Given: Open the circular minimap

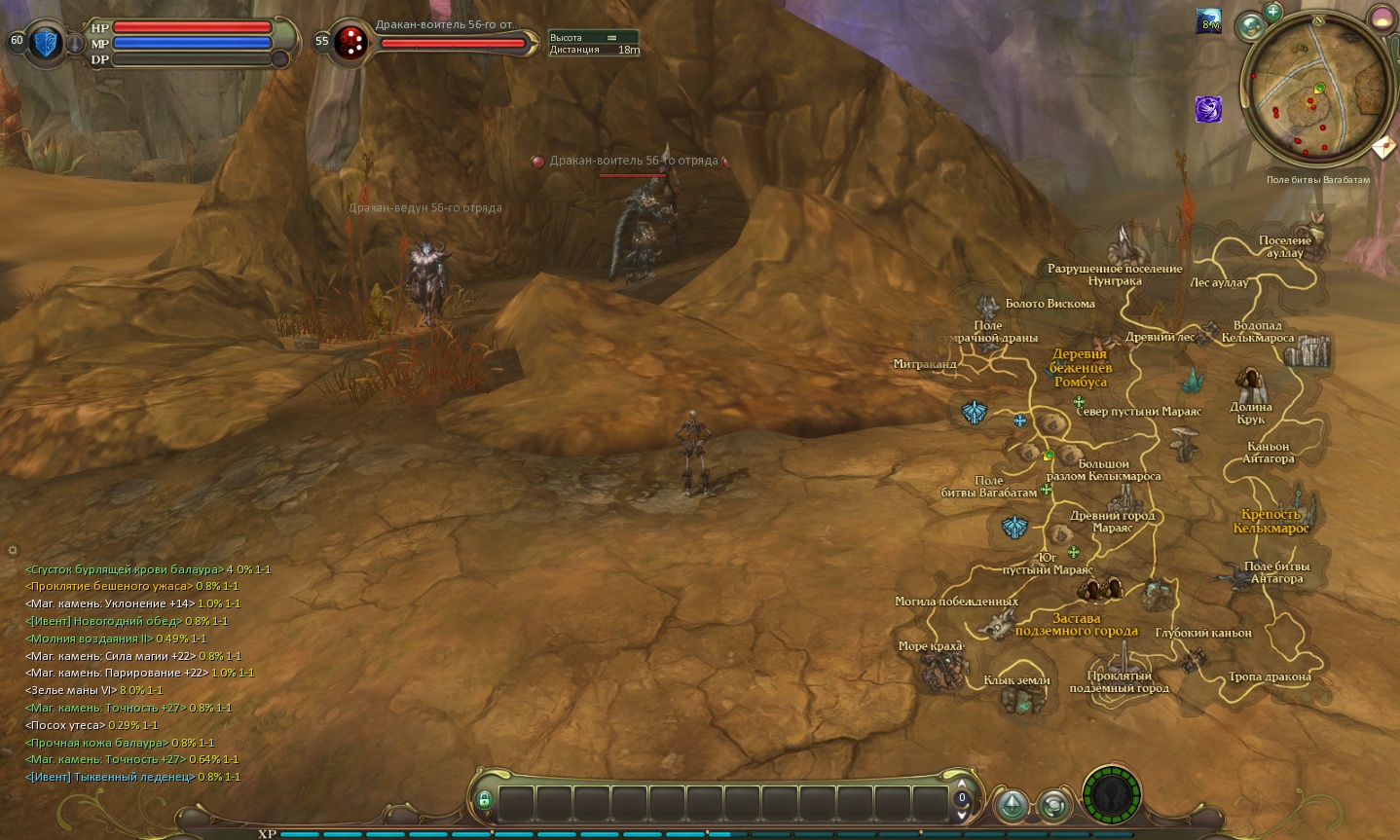Looking at the screenshot, I should (x=1317, y=97).
